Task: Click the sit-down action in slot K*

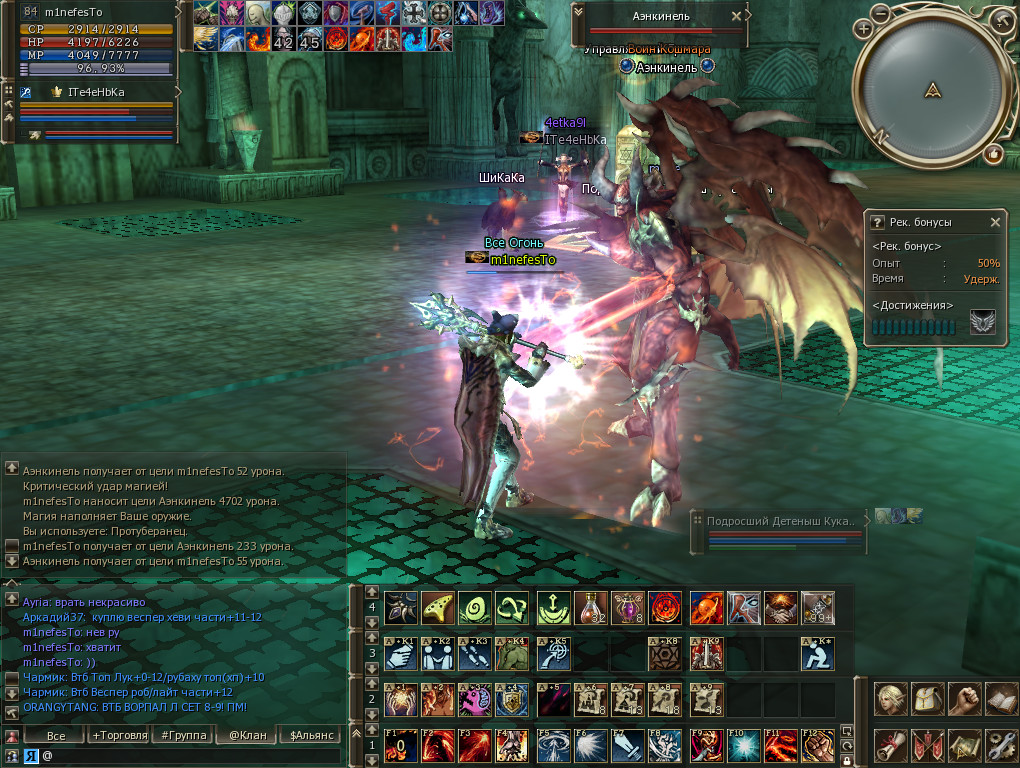Action: [x=817, y=654]
